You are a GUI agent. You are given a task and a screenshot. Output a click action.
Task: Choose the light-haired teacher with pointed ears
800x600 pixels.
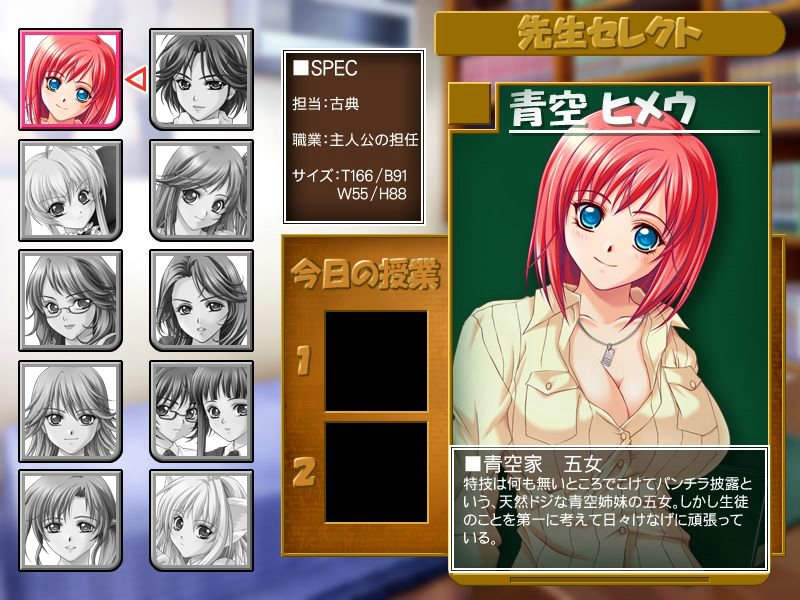(x=201, y=520)
